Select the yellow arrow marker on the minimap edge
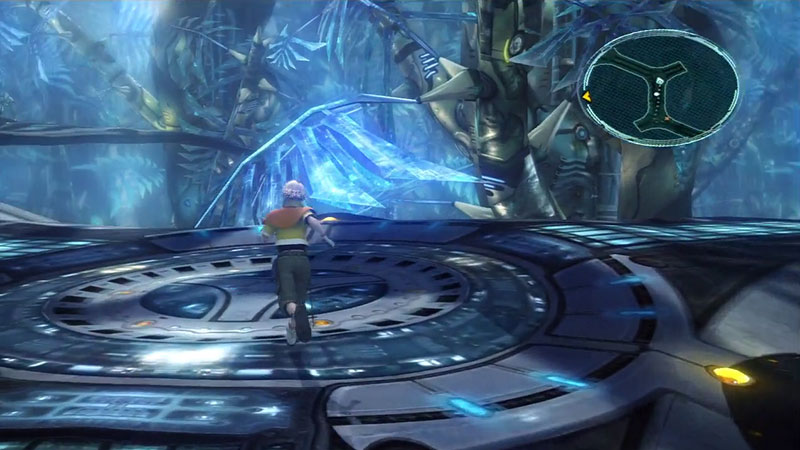Viewport: 800px width, 450px height. 587,97
